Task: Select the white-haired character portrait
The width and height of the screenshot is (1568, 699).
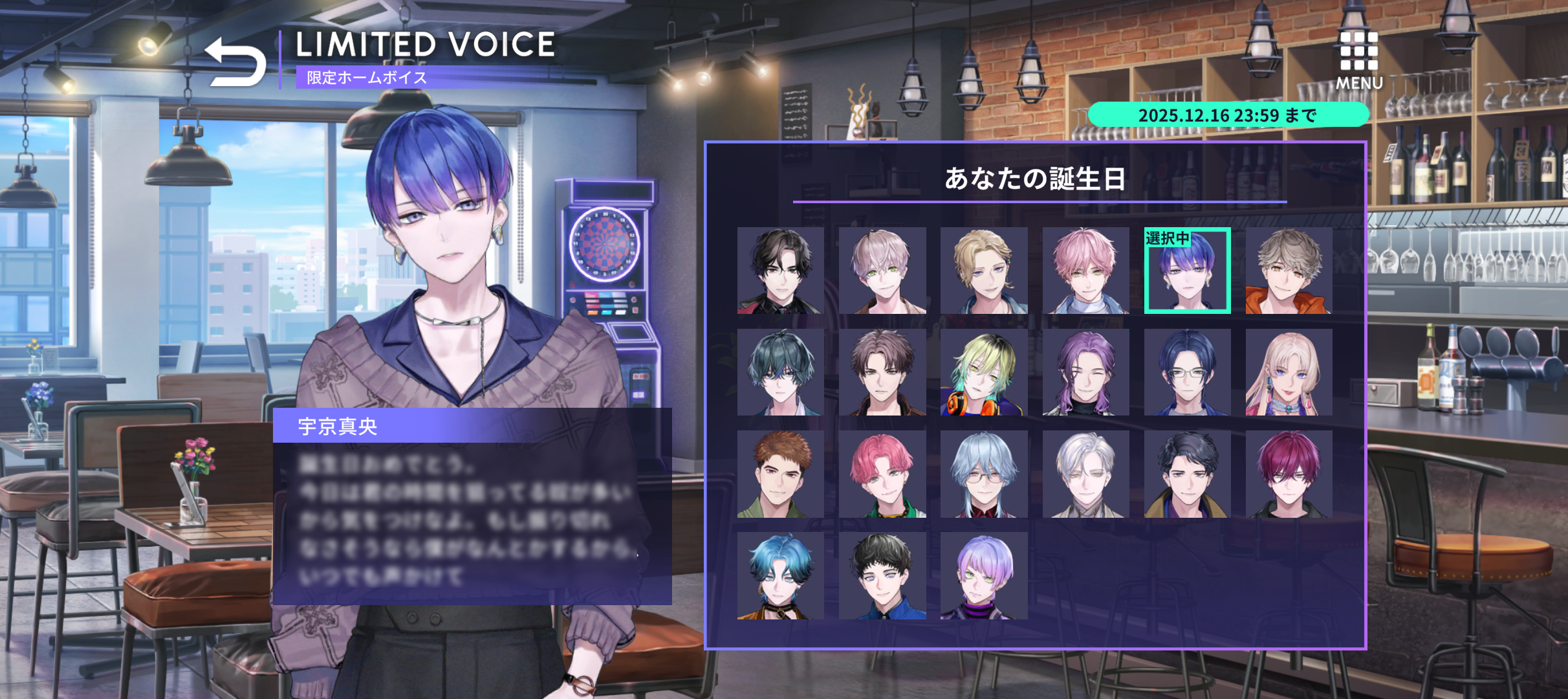Action: (x=1085, y=474)
